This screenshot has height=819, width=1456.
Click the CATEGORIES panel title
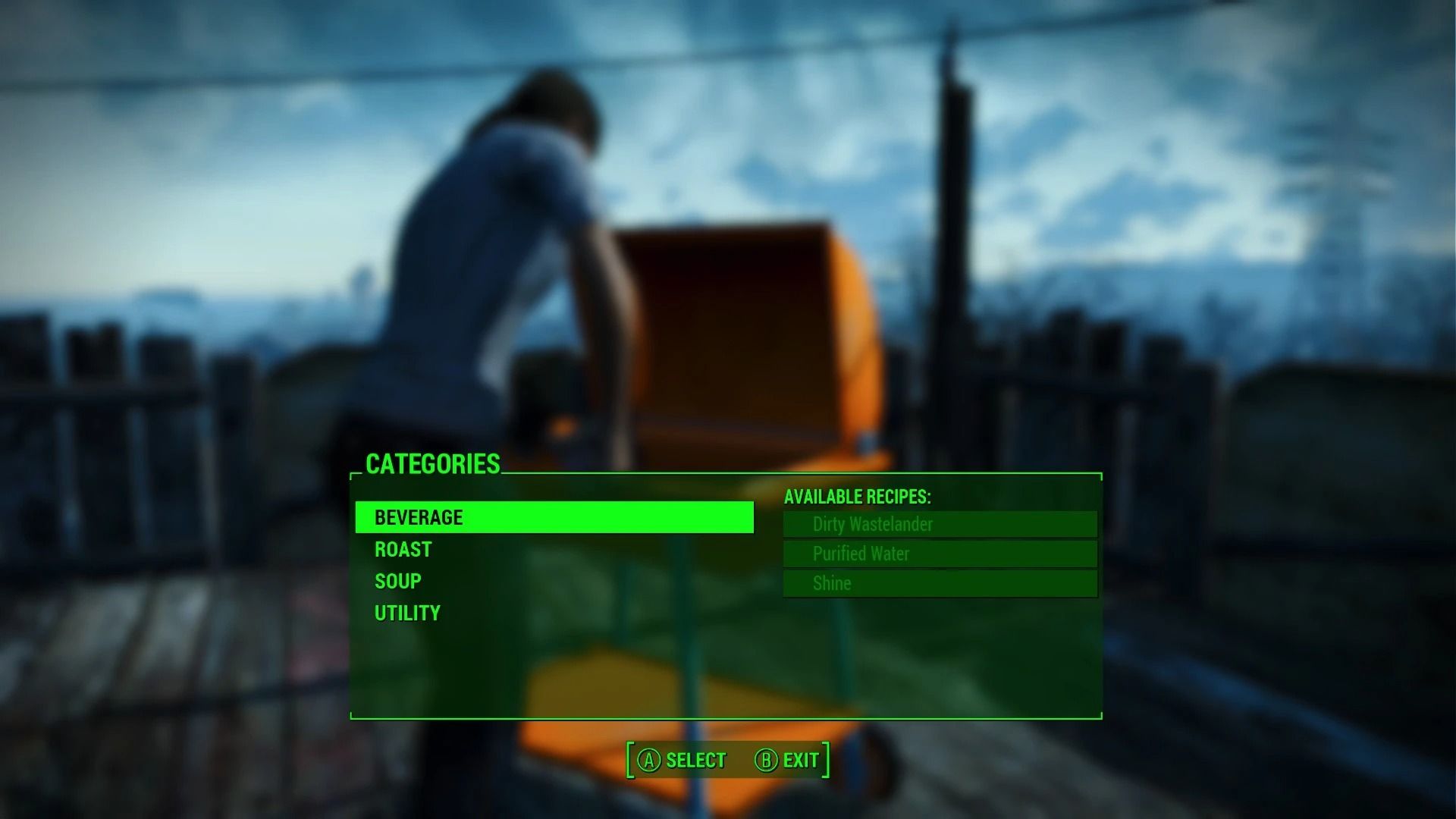click(x=433, y=464)
